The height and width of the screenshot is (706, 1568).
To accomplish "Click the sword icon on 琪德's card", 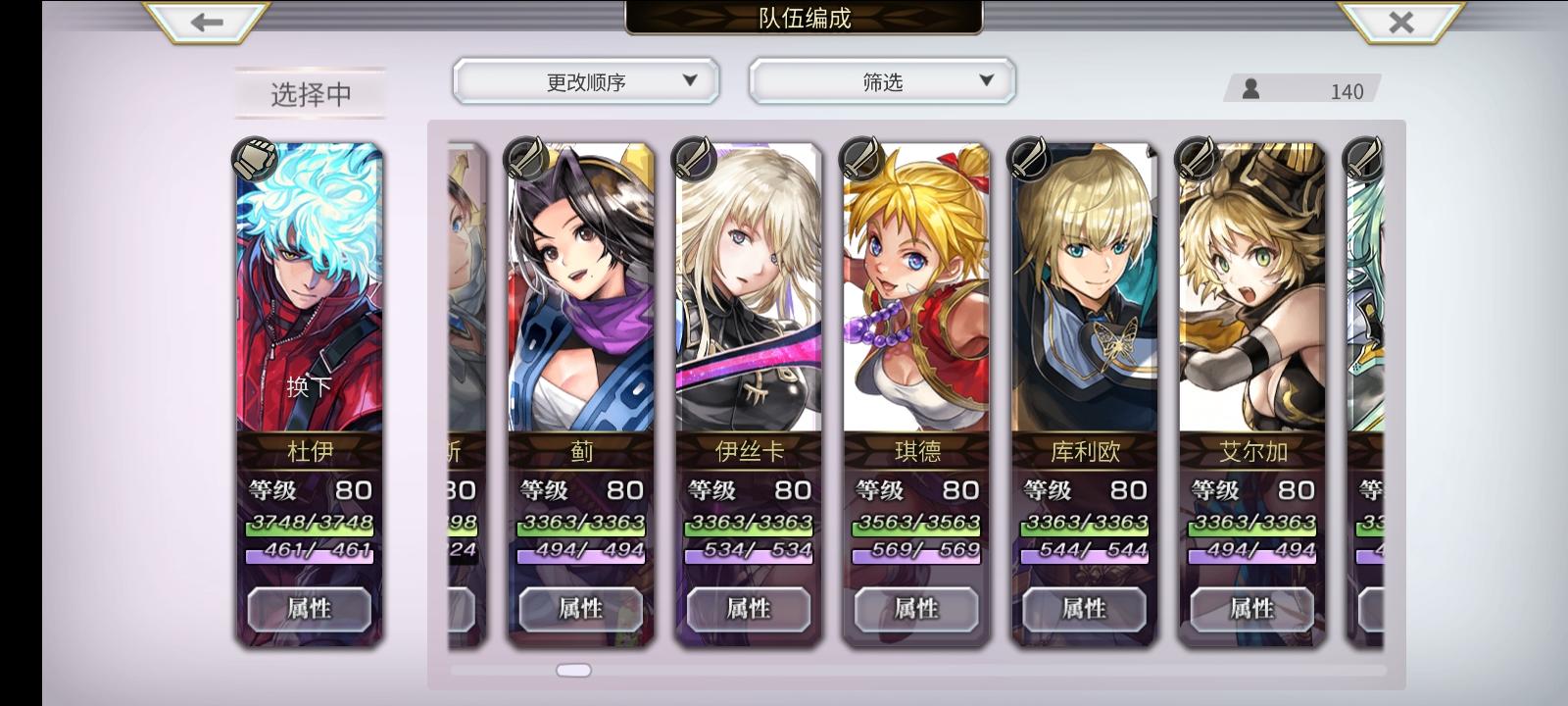I will (862, 157).
